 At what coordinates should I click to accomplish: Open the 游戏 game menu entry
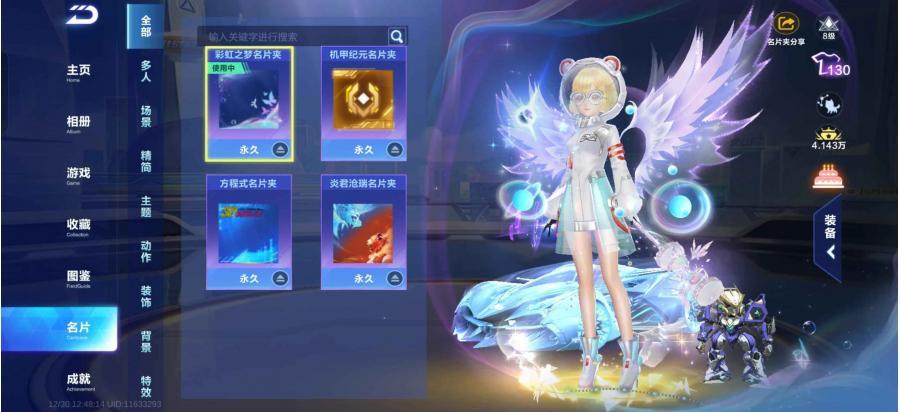pos(78,174)
